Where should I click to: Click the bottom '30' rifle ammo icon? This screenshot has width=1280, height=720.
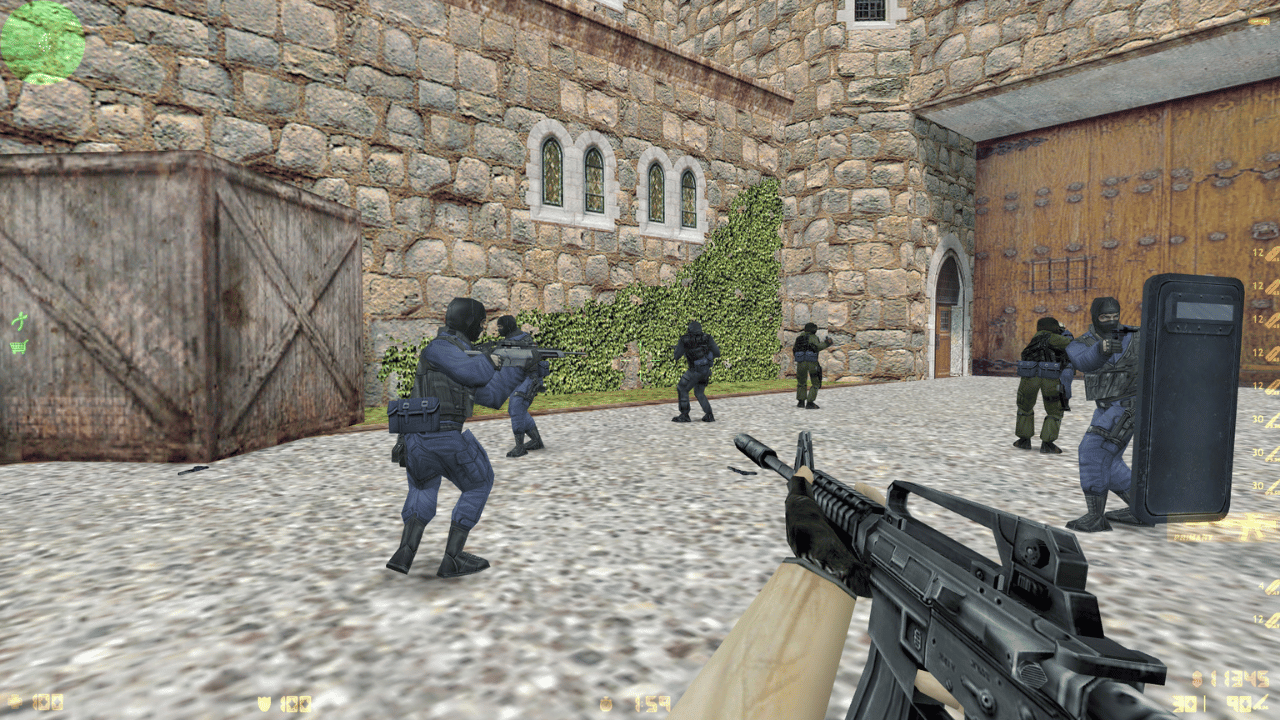[1256, 483]
